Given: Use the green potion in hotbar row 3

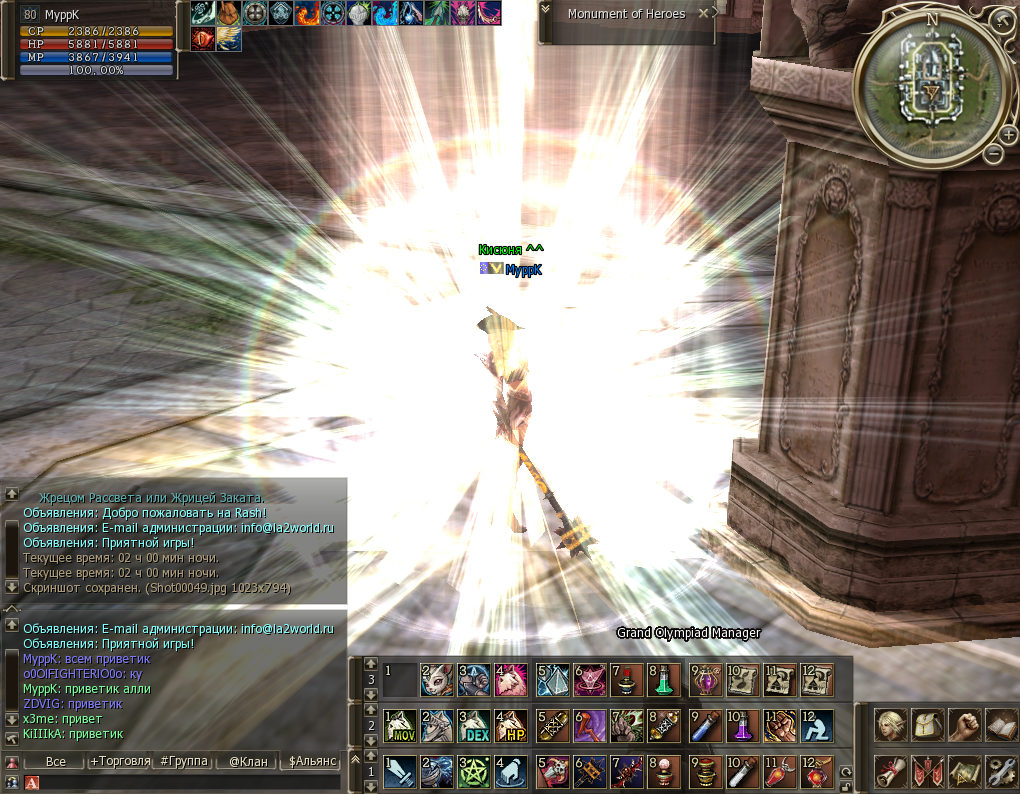Looking at the screenshot, I should click(664, 680).
